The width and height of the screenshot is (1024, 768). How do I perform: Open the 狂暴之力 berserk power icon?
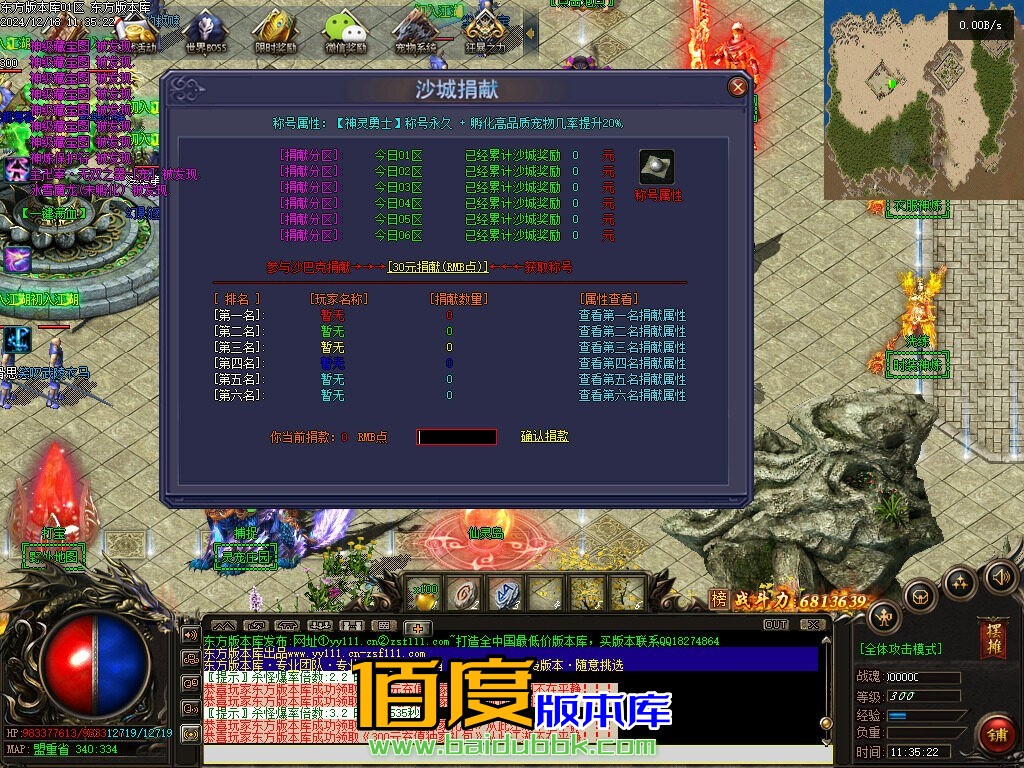(484, 30)
